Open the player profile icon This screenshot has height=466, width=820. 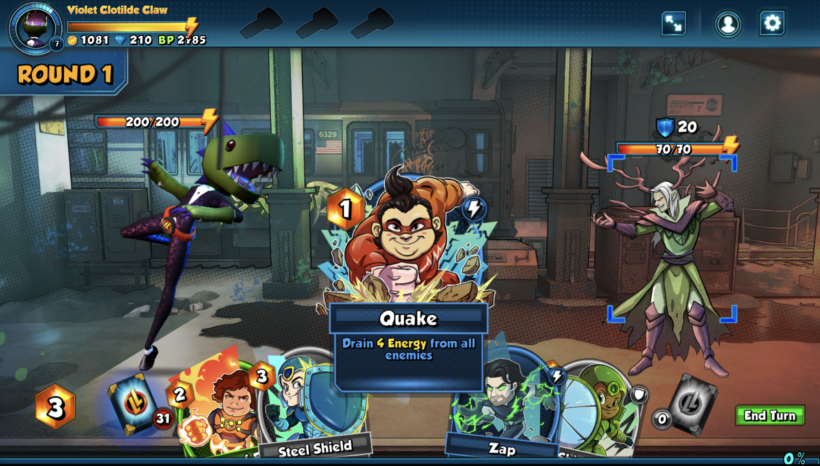tap(728, 23)
